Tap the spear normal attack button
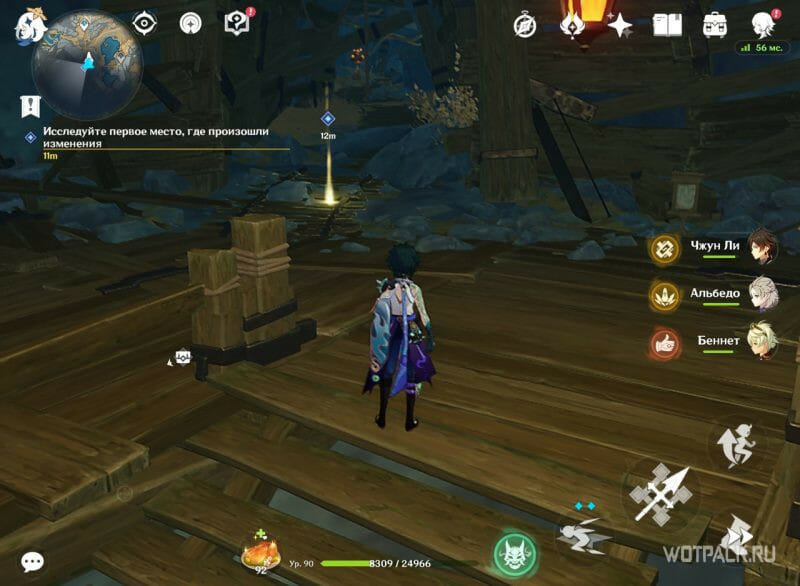800x586 pixels. coord(660,492)
